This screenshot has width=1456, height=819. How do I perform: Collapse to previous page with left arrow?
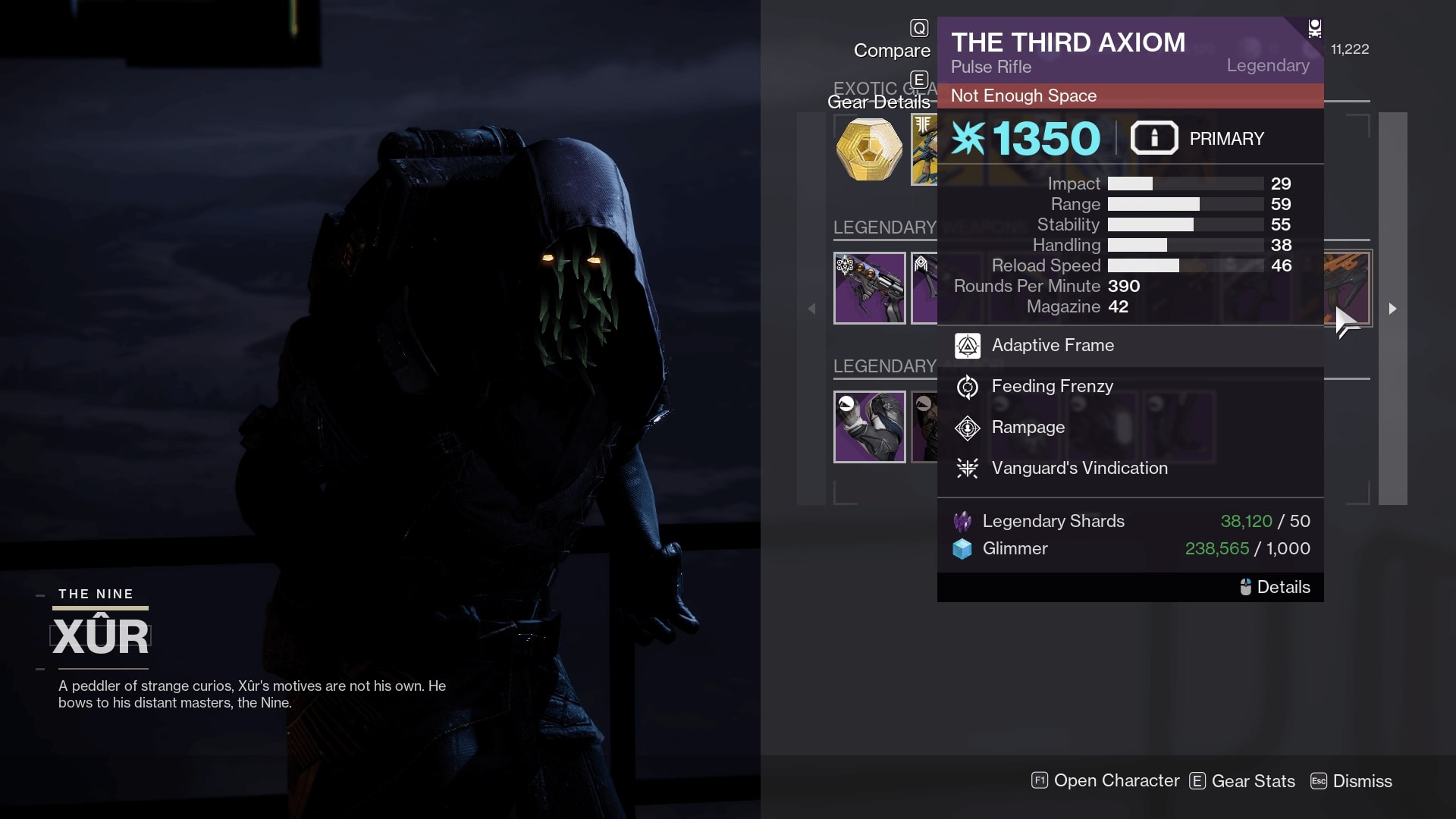(x=812, y=309)
